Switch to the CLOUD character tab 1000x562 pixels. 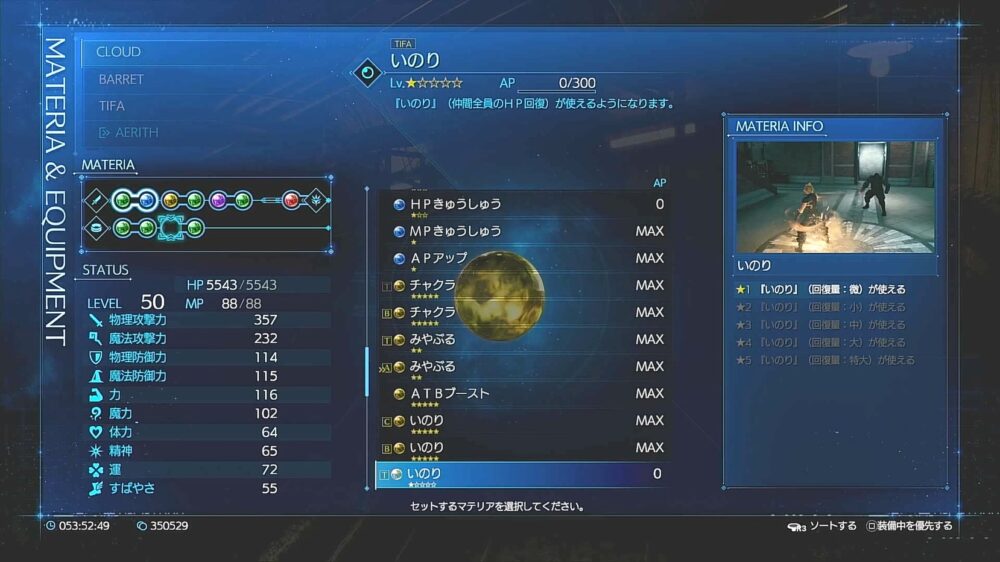tap(119, 52)
